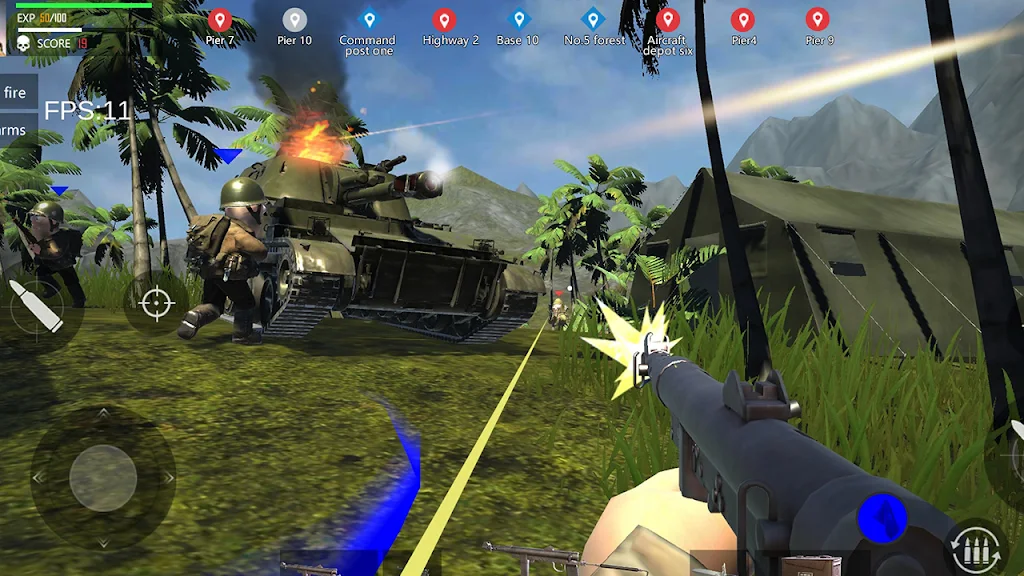Select the grey Pier 10 marker
Screen dimensions: 1024x576
[294, 20]
